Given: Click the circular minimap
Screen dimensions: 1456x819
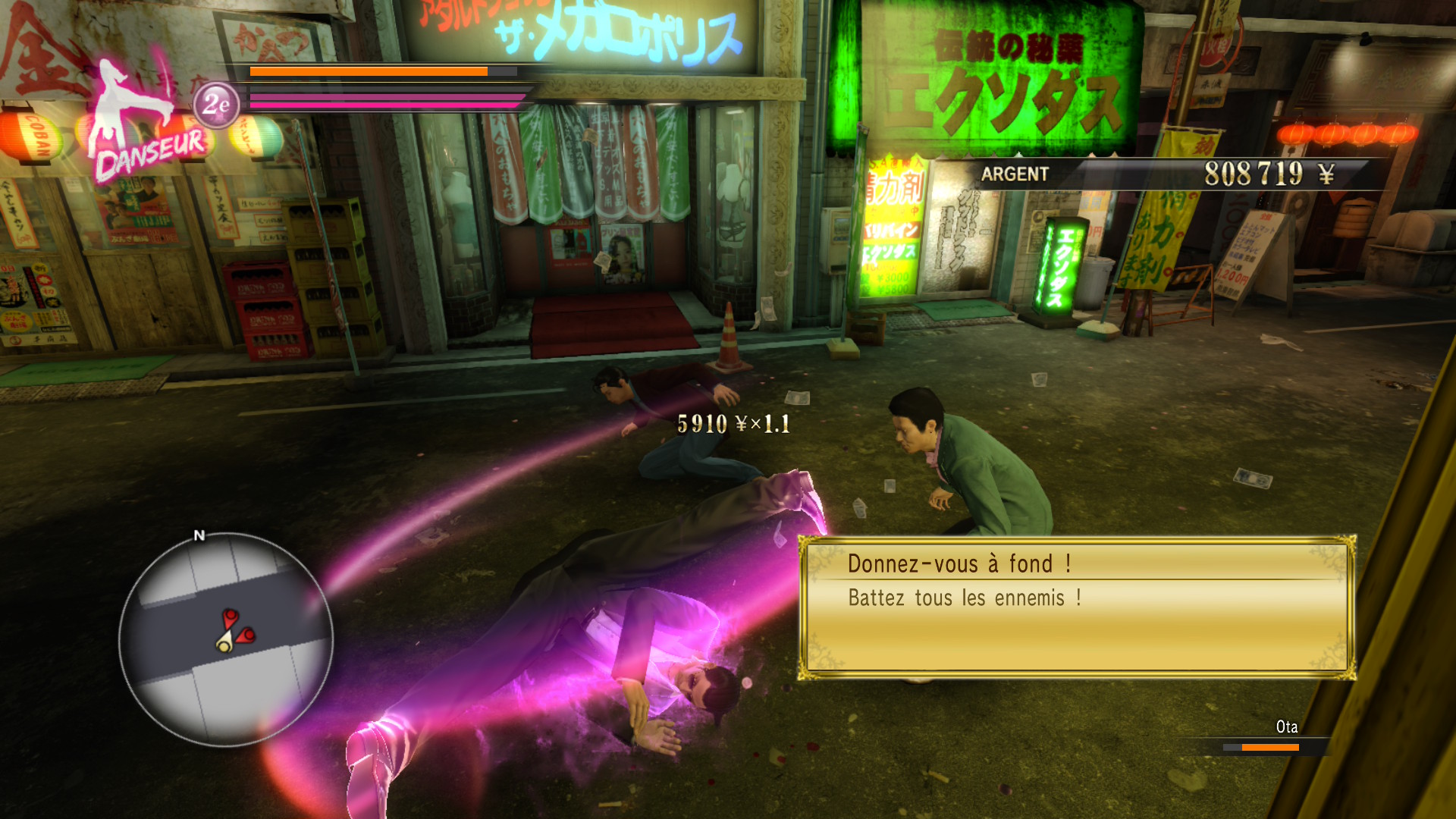Looking at the screenshot, I should (226, 639).
